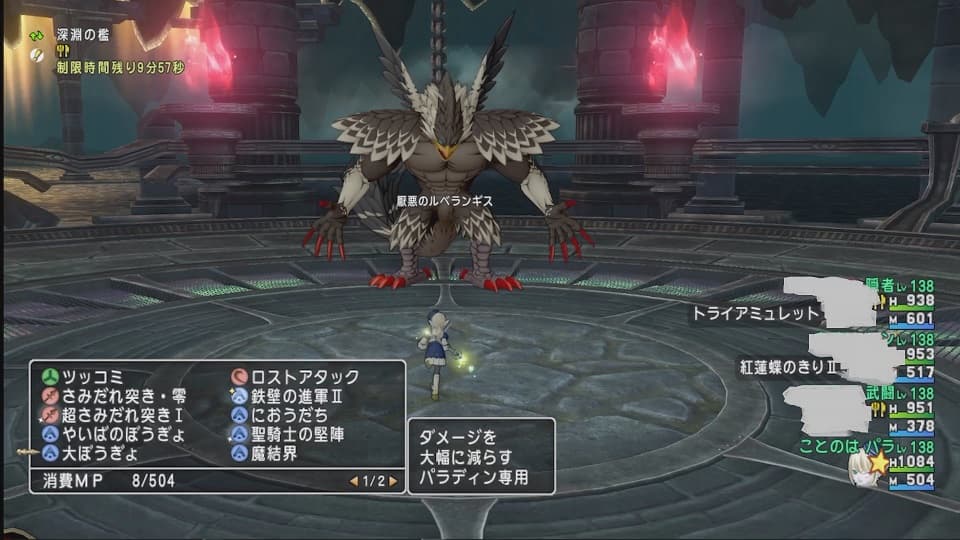Select the Lv 138 武闘 party member row
Viewport: 960px width, 540px height.
point(880,410)
